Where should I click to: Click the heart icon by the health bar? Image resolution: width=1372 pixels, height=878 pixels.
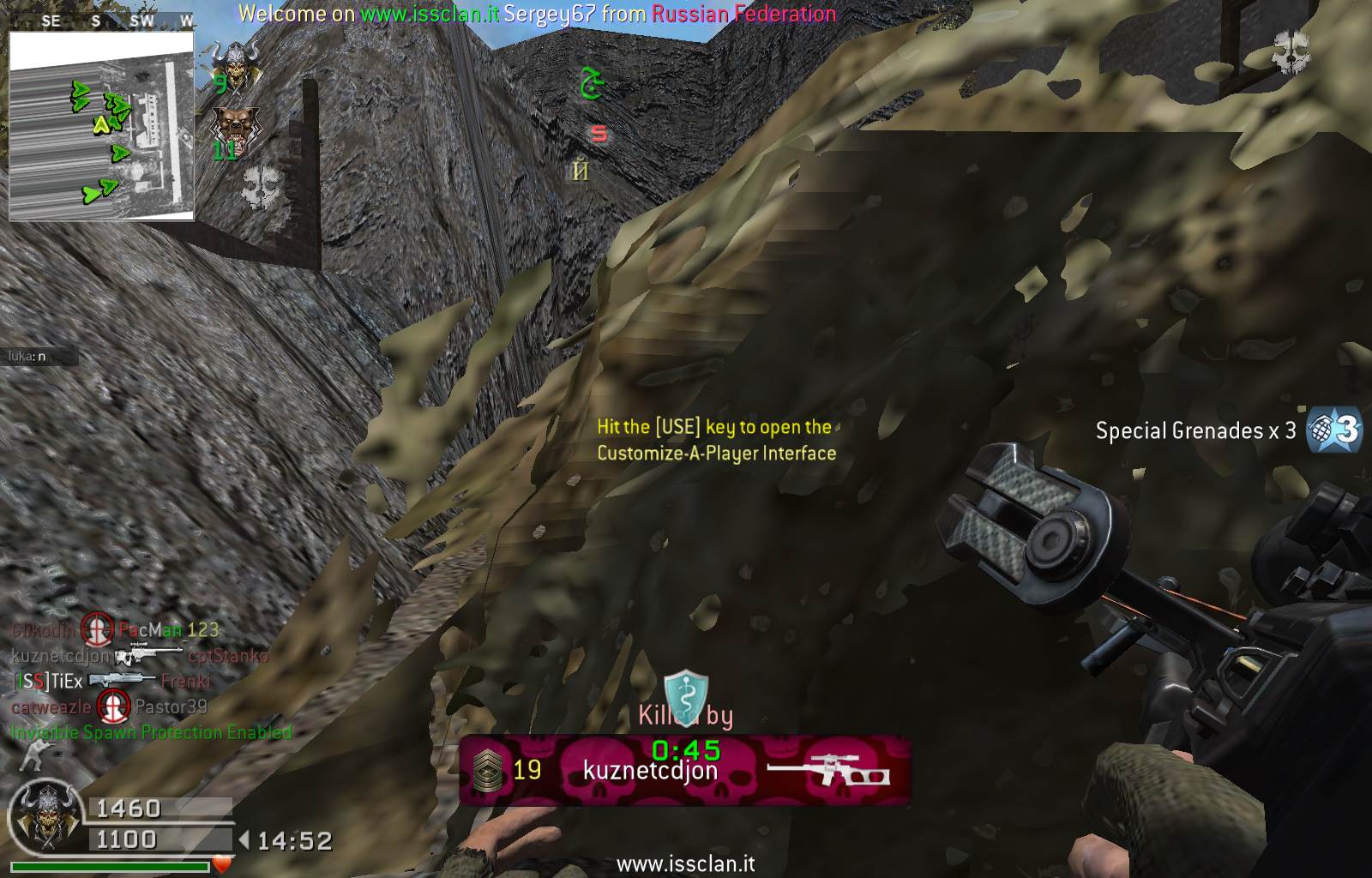point(223,864)
